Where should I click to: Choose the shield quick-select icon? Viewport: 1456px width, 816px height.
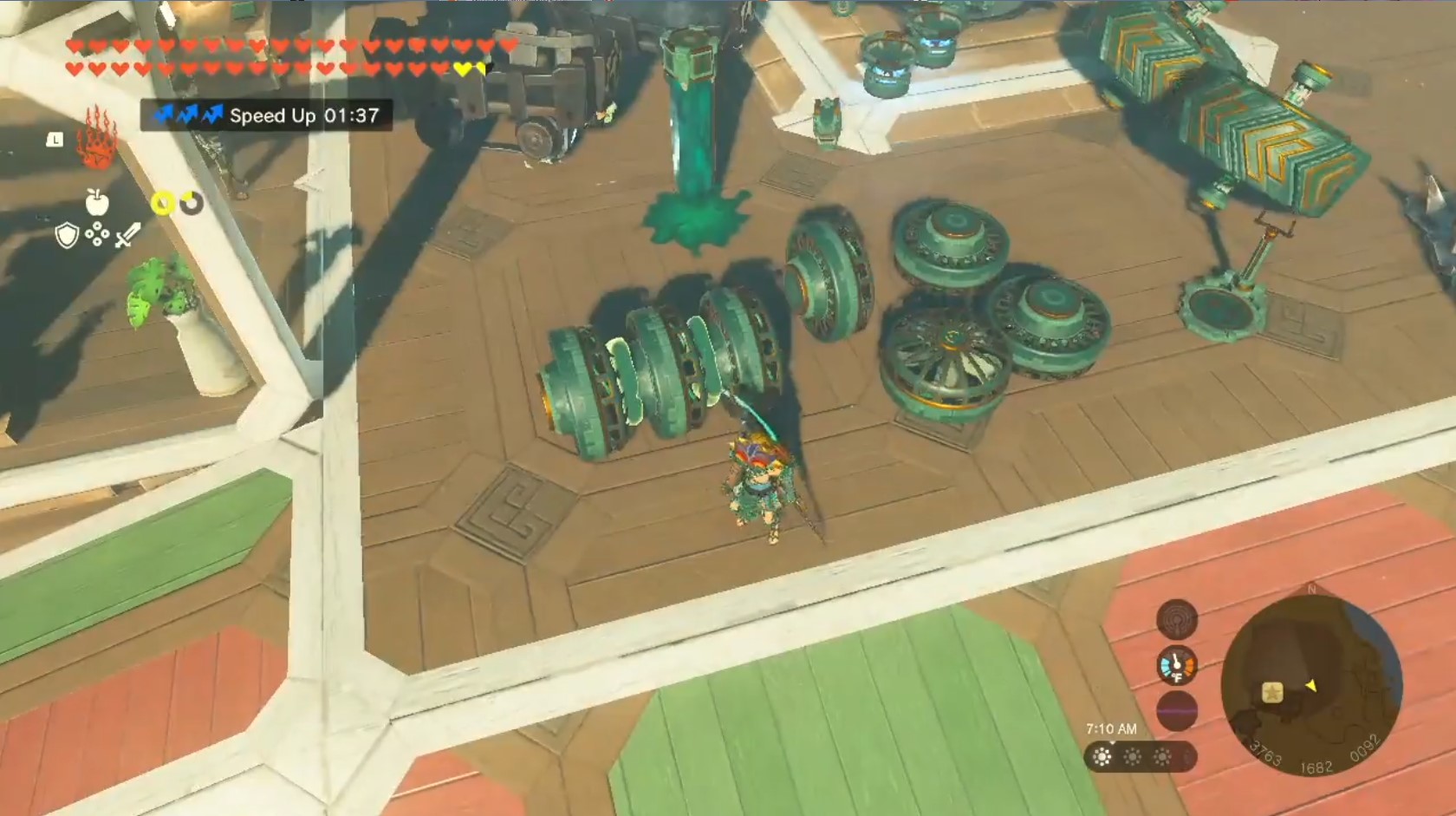pyautogui.click(x=67, y=234)
